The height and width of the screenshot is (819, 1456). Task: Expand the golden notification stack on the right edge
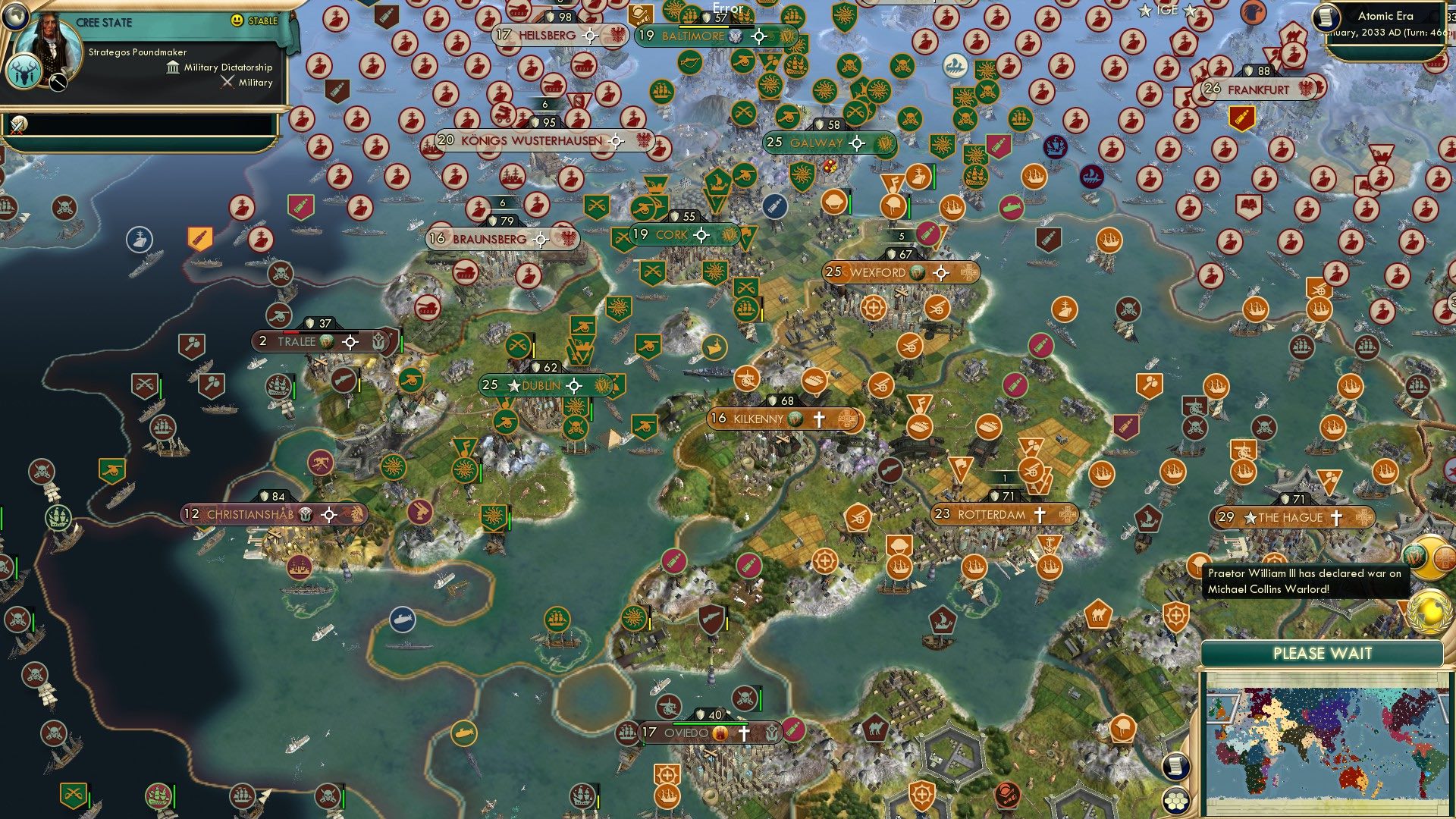[1429, 557]
